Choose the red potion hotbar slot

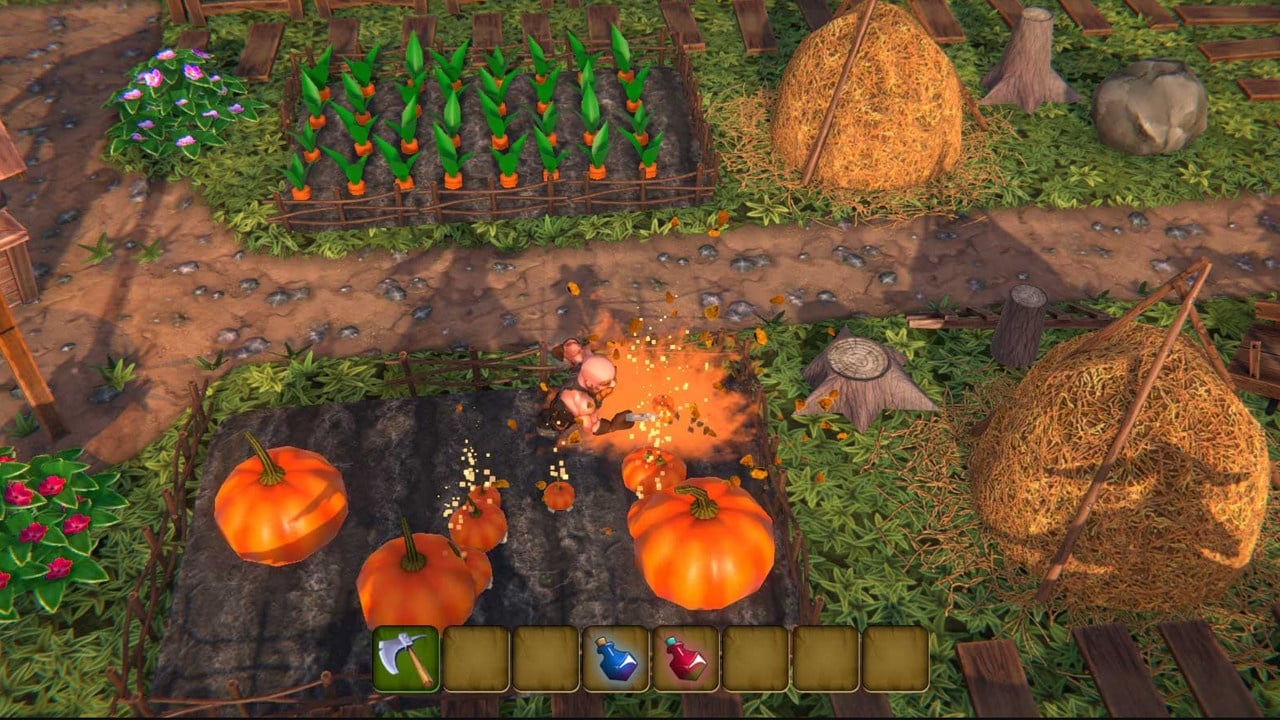coord(686,659)
